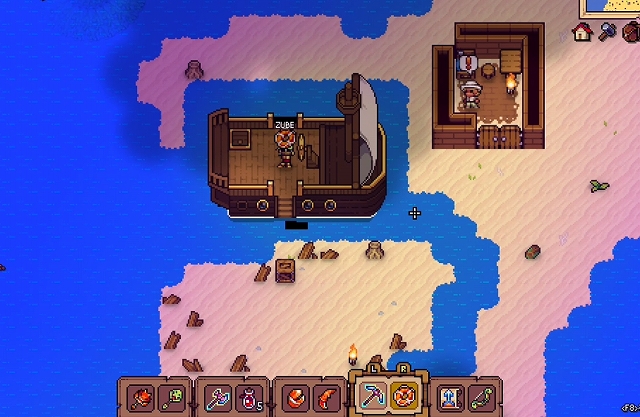
Task: Equip the pickaxe tool slot
Action: click(x=373, y=396)
